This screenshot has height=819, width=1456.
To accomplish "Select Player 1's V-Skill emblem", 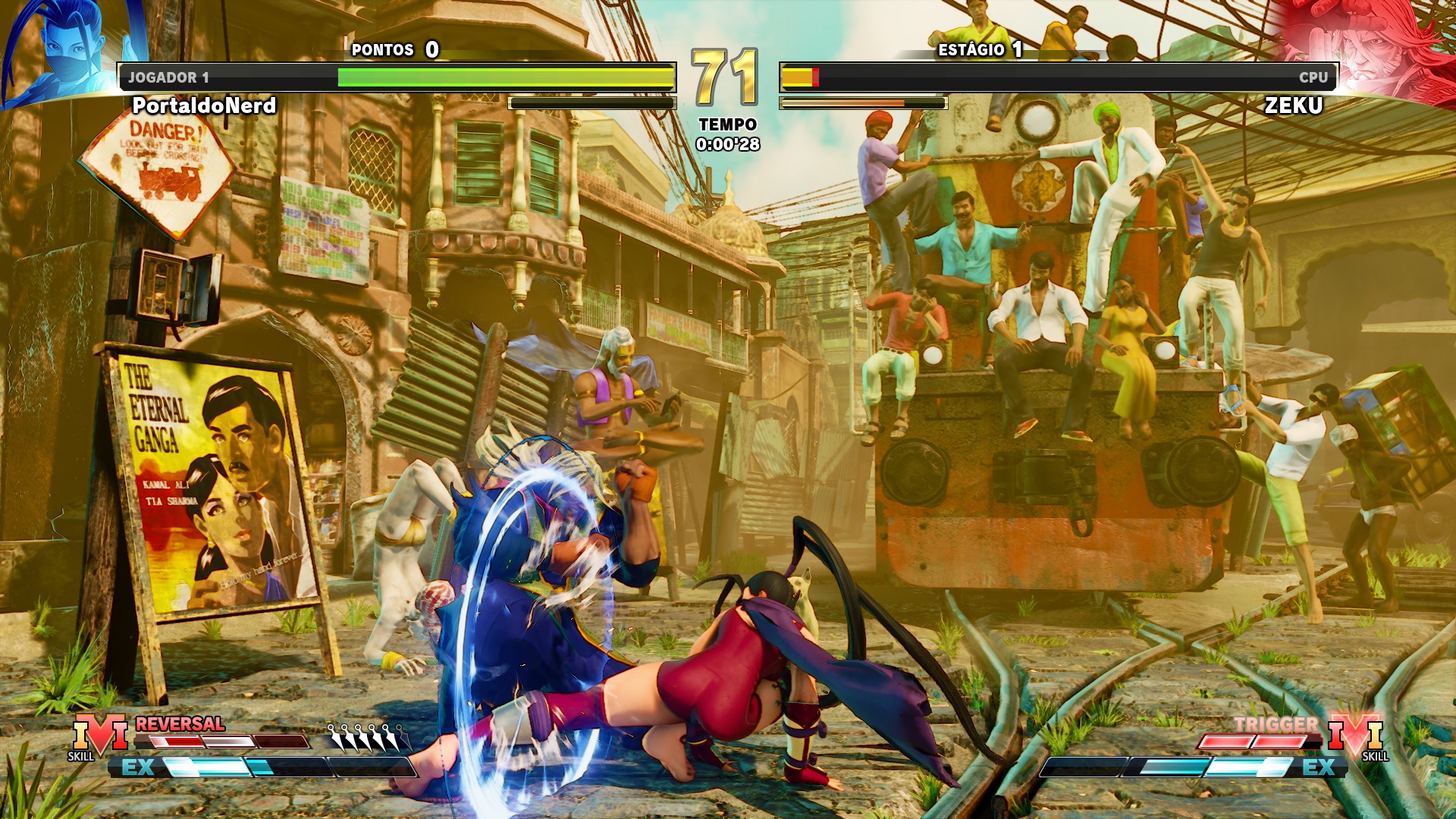I will (x=100, y=736).
